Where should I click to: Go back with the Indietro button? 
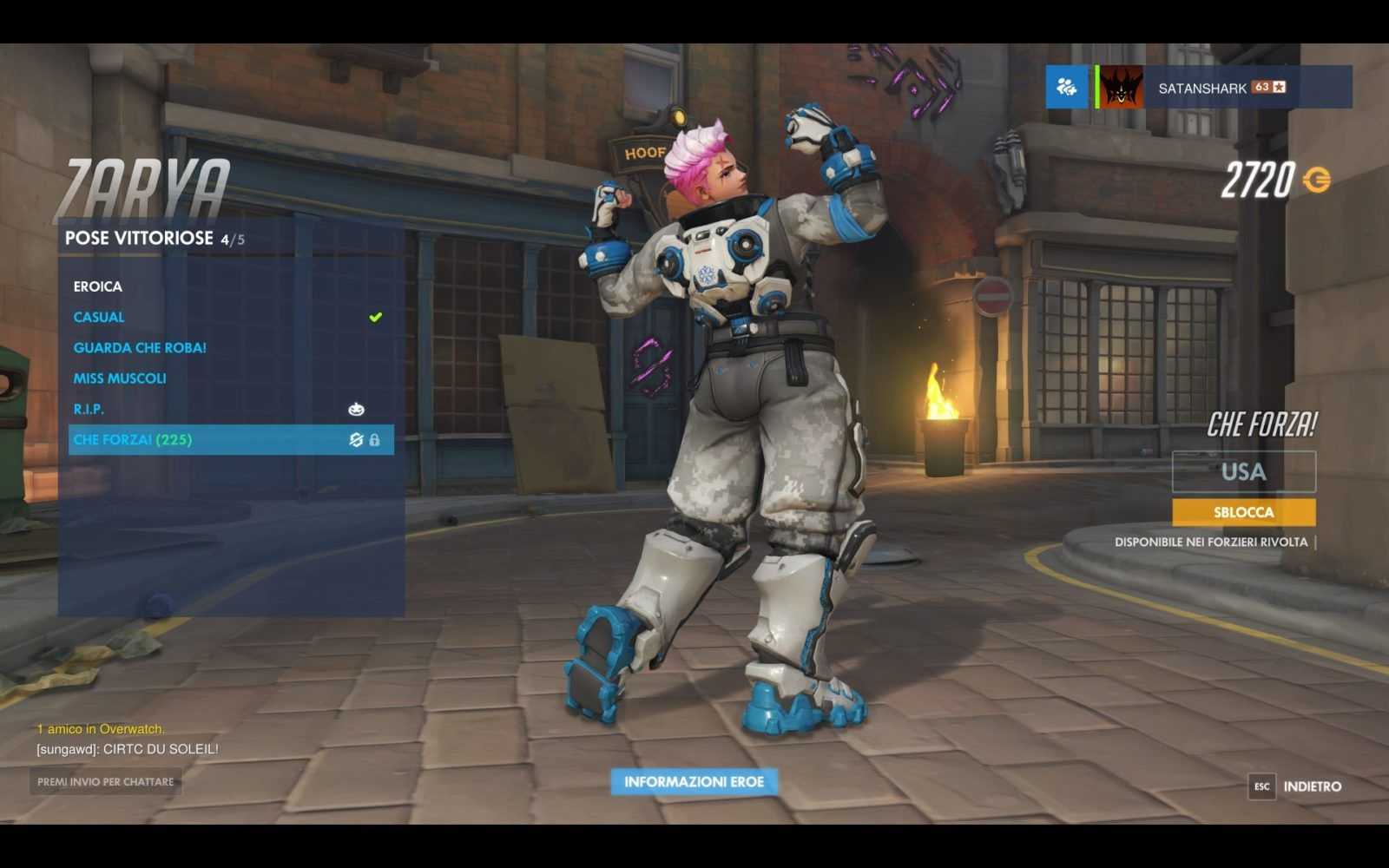(x=1311, y=786)
